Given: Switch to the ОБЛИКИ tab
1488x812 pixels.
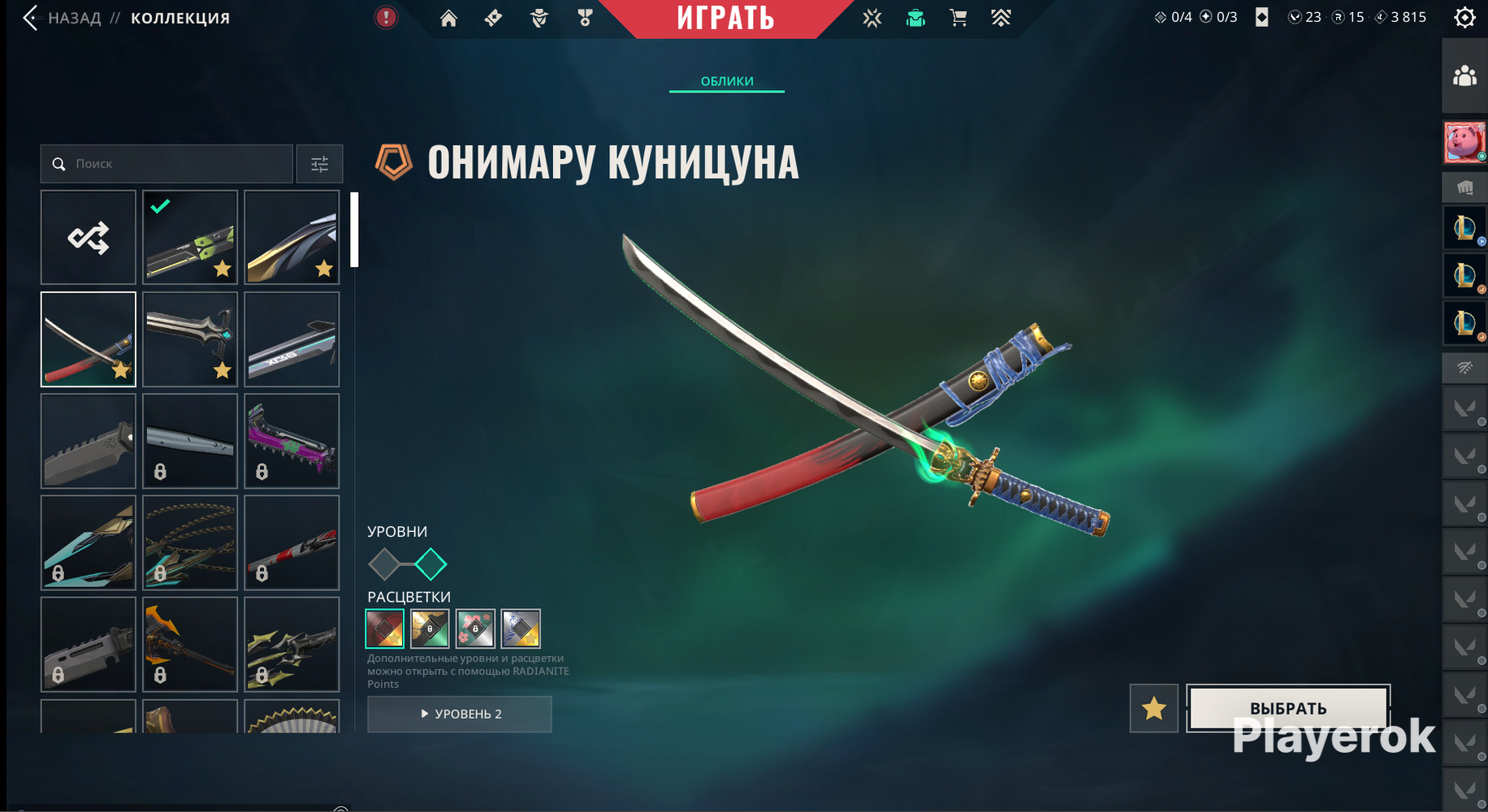Looking at the screenshot, I should coord(727,81).
